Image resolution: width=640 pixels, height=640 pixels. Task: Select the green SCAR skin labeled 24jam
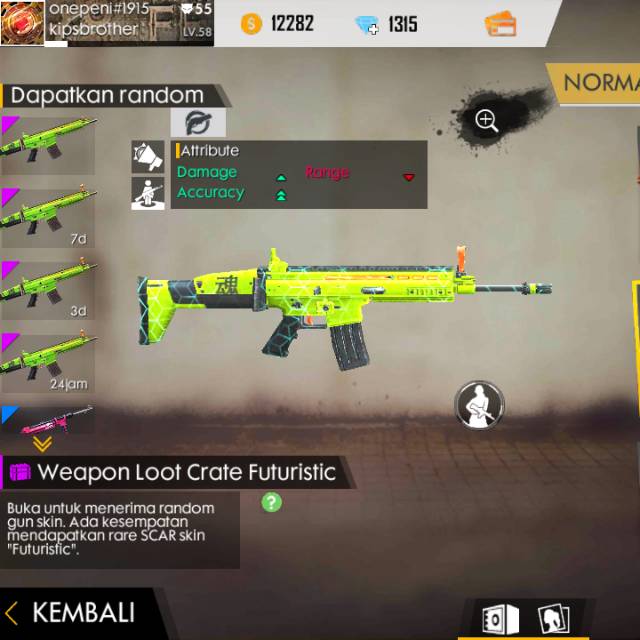46,360
